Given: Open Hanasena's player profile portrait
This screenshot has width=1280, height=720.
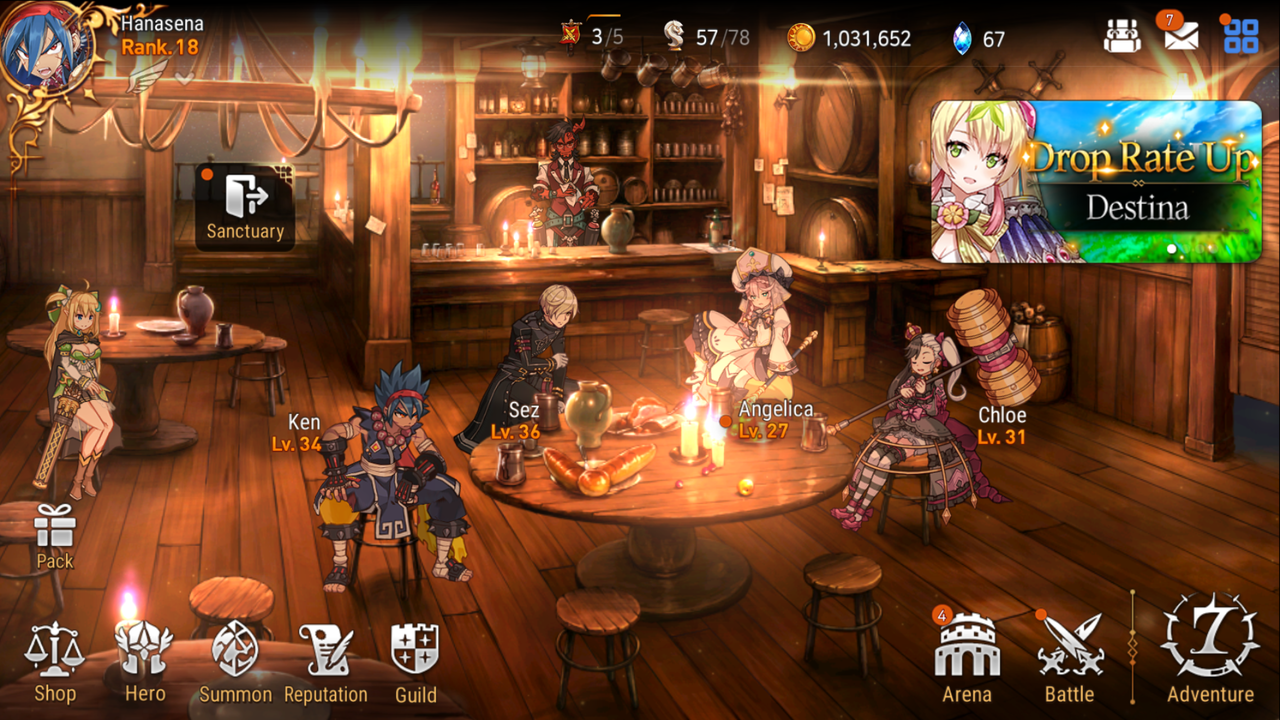Looking at the screenshot, I should click(47, 46).
